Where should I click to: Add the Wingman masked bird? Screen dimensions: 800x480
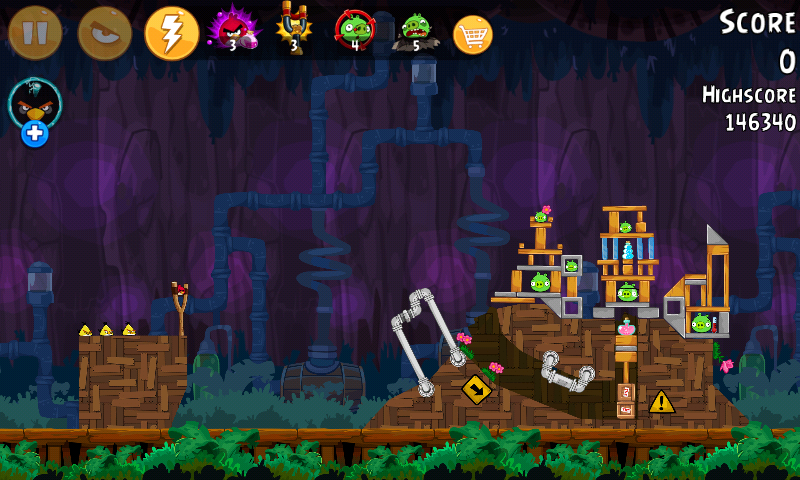coord(35,110)
